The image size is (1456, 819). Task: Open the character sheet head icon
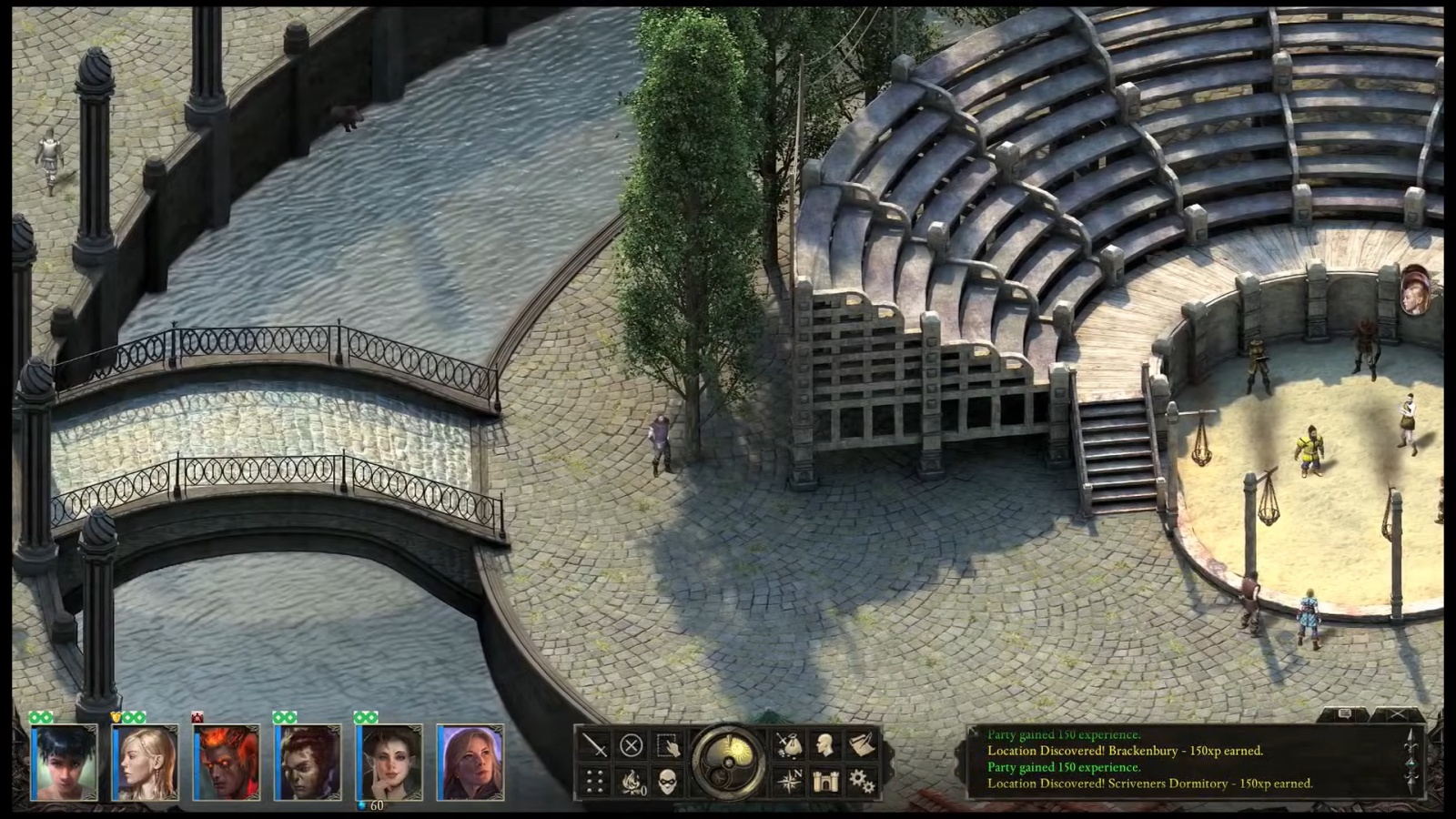(825, 746)
